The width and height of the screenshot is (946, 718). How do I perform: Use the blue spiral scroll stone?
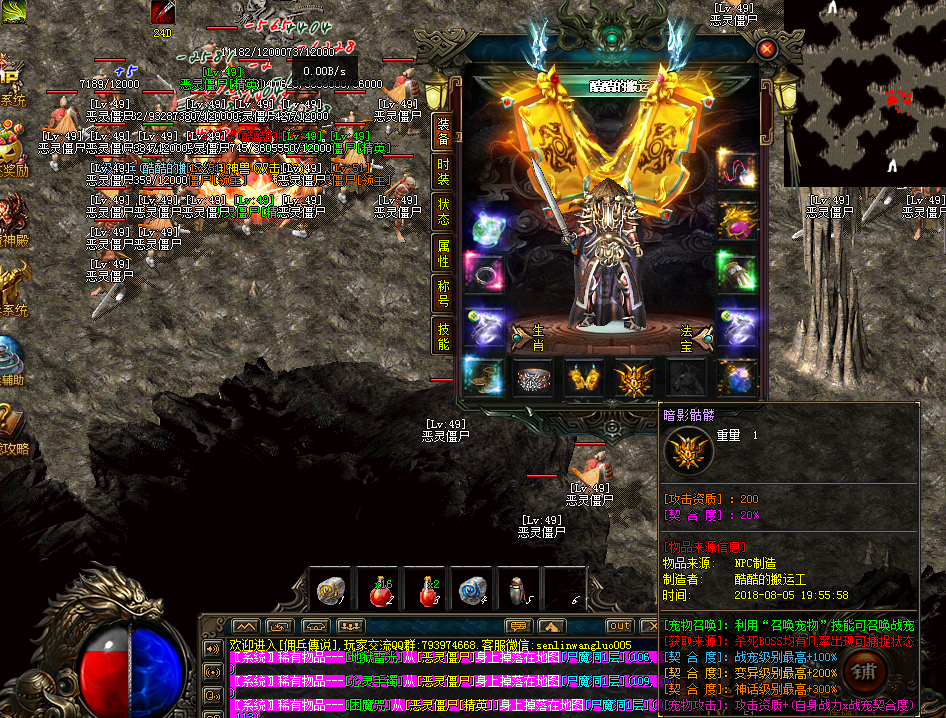472,591
